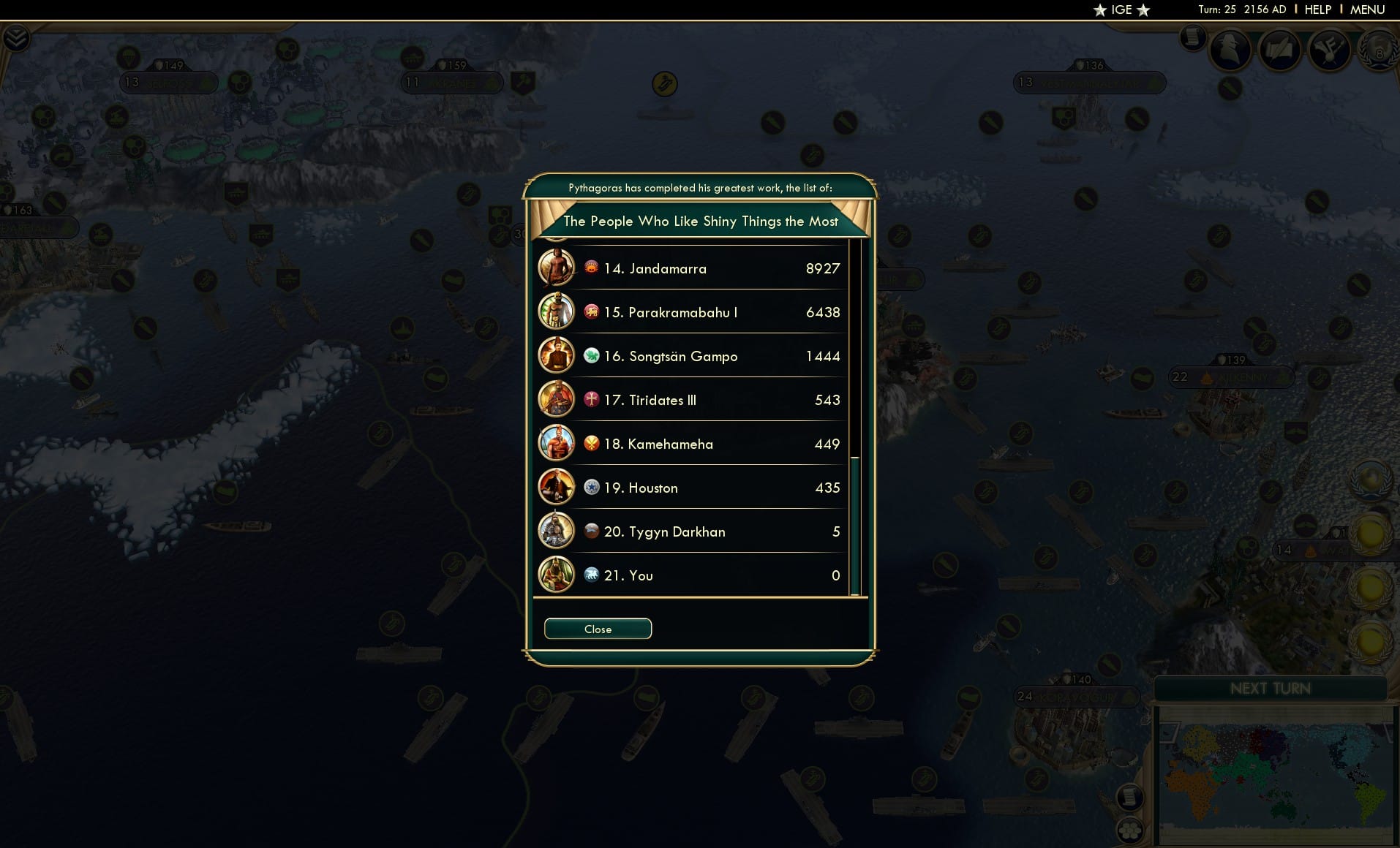Viewport: 1400px width, 848px height.
Task: Click Songtsän Gampo's portrait
Action: click(557, 356)
